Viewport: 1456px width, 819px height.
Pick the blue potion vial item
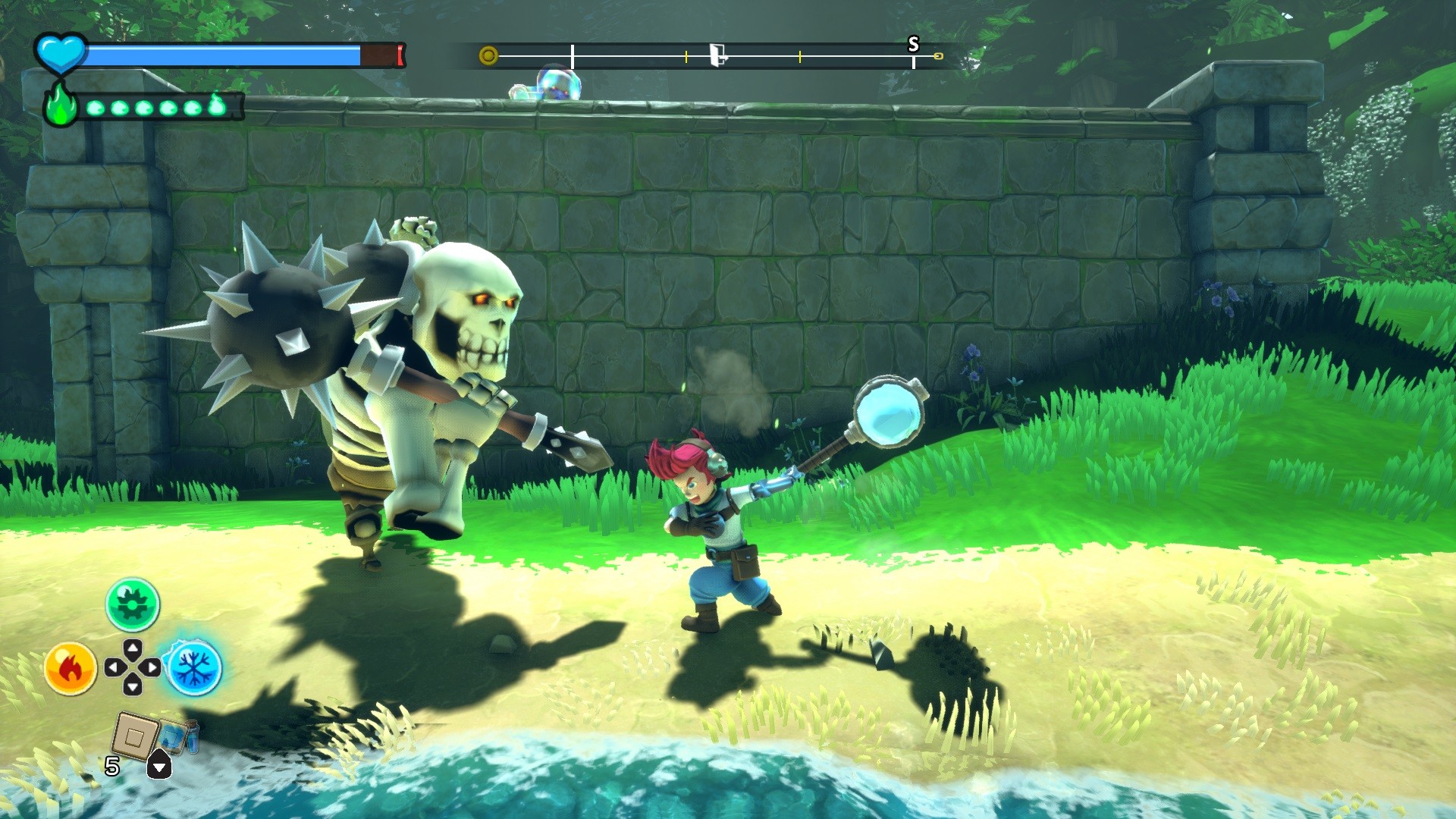pos(180,736)
